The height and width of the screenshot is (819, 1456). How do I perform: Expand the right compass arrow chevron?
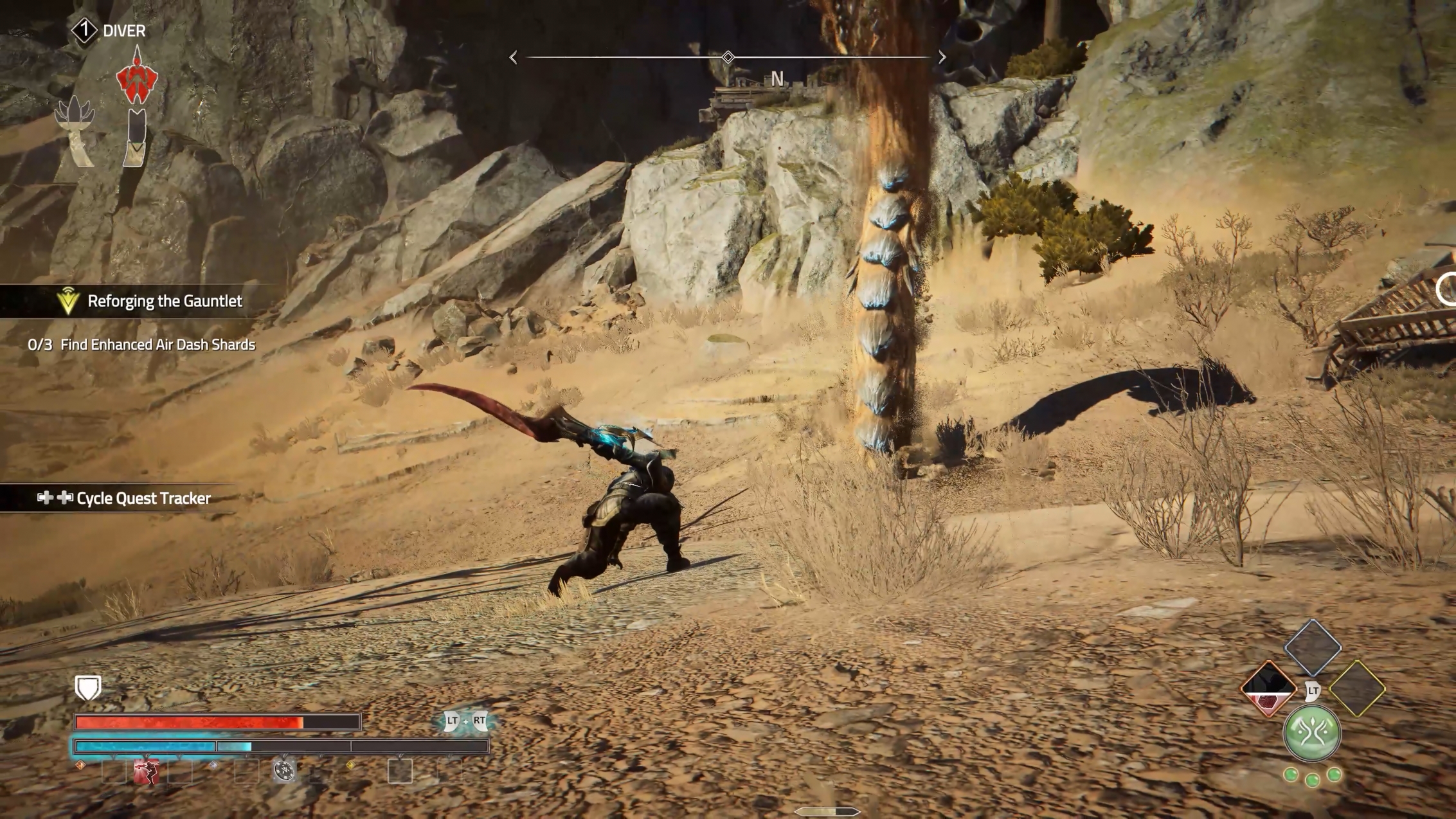point(942,57)
